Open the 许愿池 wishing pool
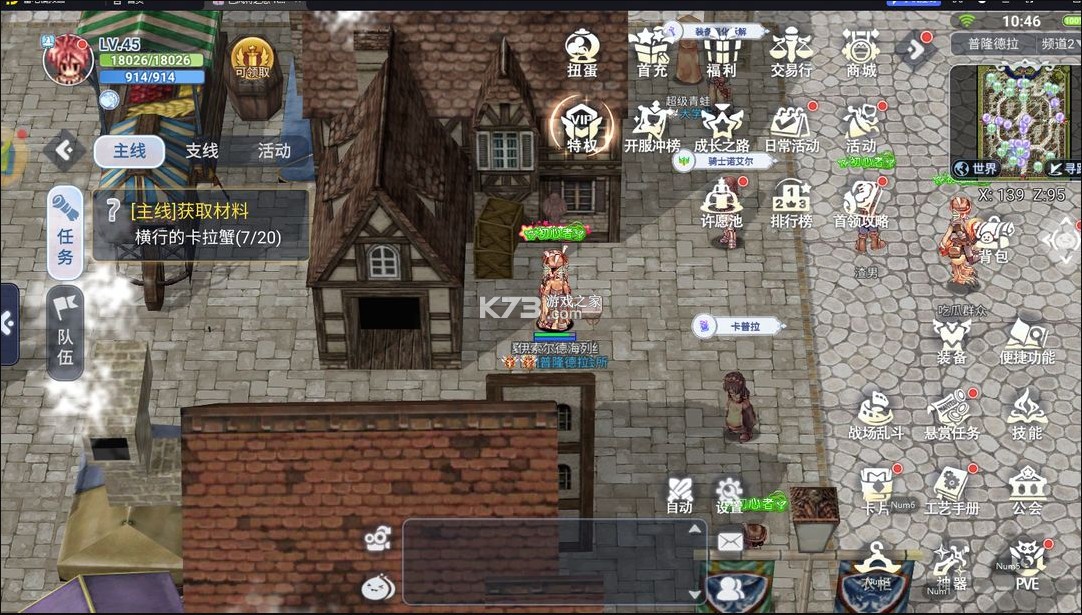The width and height of the screenshot is (1082, 615). point(721,203)
